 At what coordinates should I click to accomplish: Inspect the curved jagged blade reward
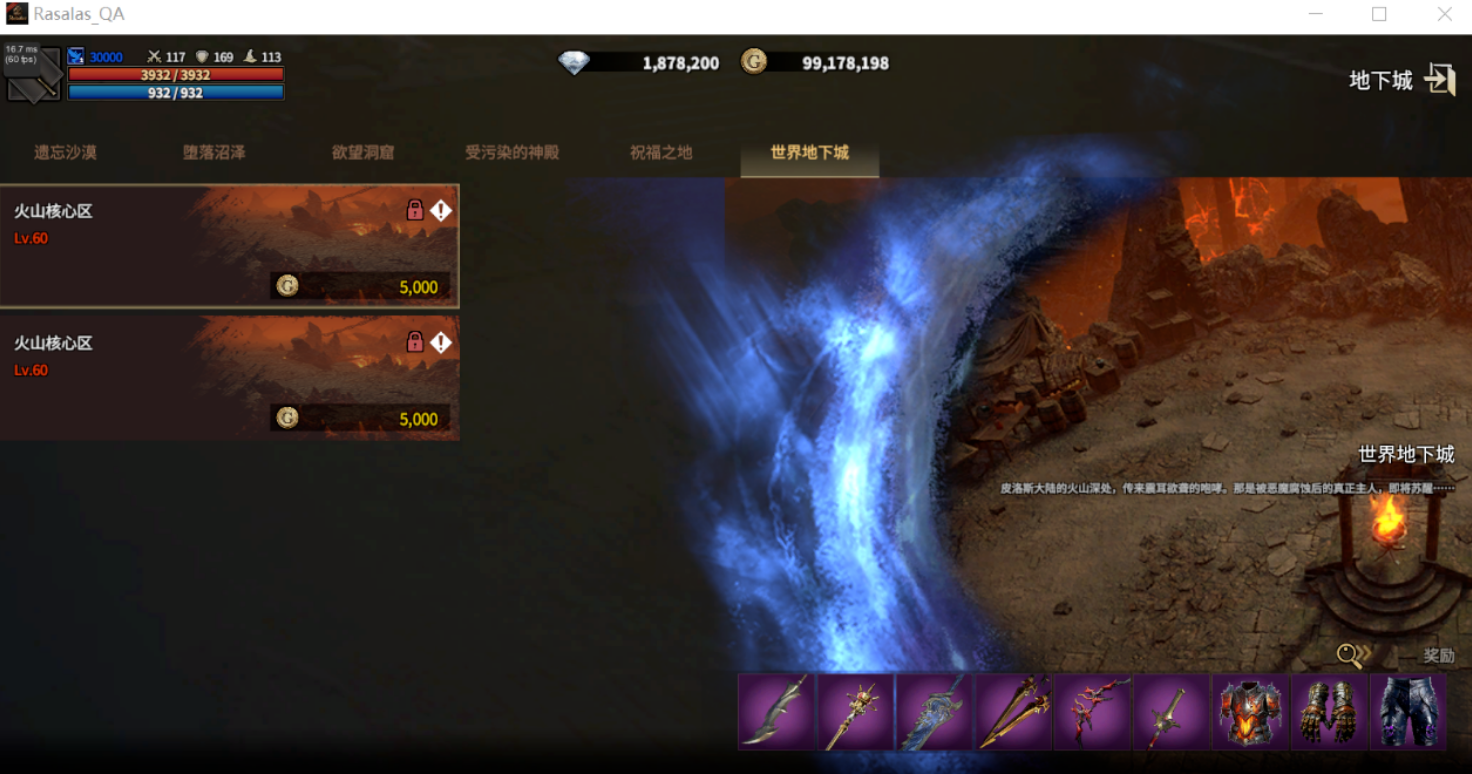pyautogui.click(x=777, y=711)
